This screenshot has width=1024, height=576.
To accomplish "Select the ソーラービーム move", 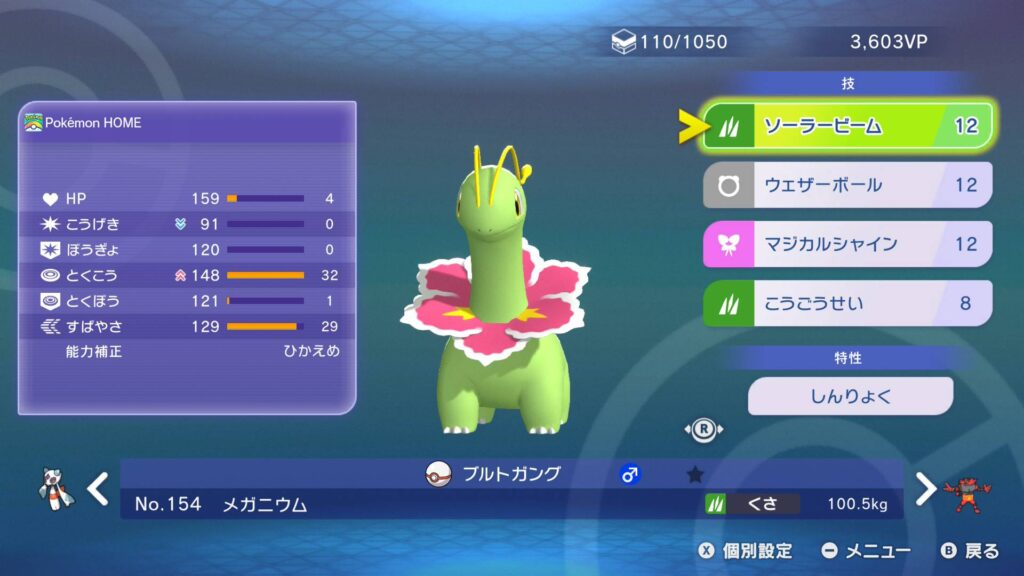I will (847, 126).
